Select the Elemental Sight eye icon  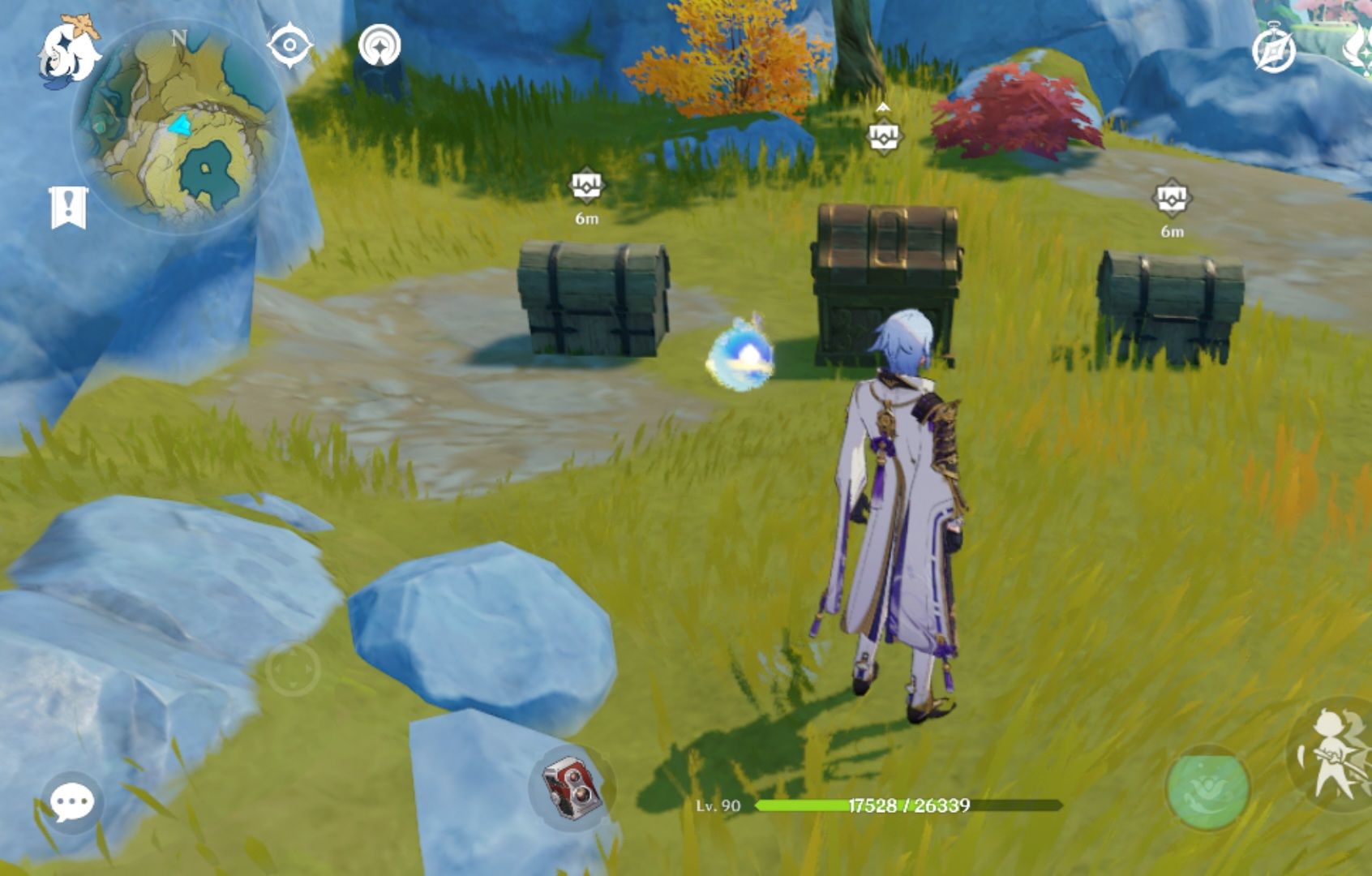[290, 45]
